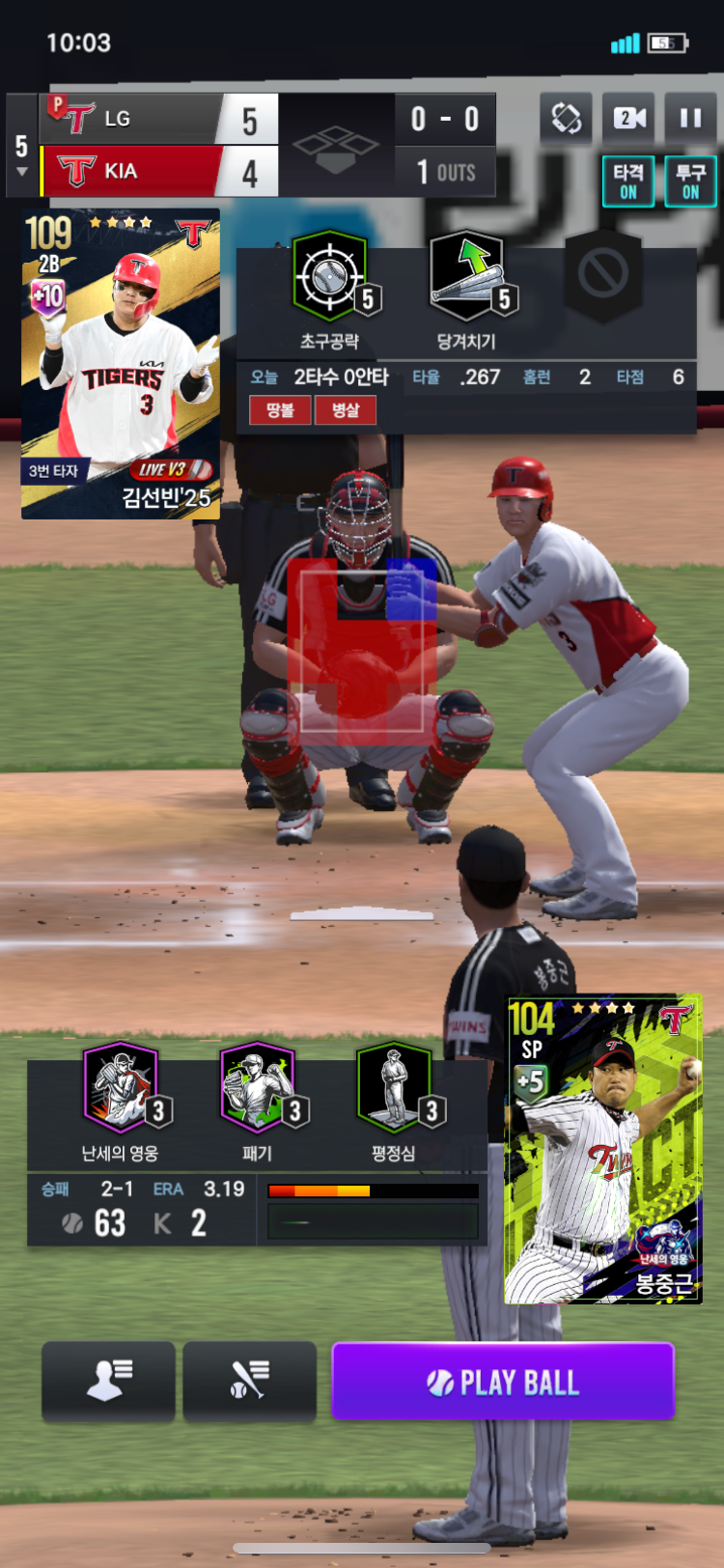Screen dimensions: 724x1568
Task: Inspect the 패기 pitcher skill
Action: coord(258,1088)
